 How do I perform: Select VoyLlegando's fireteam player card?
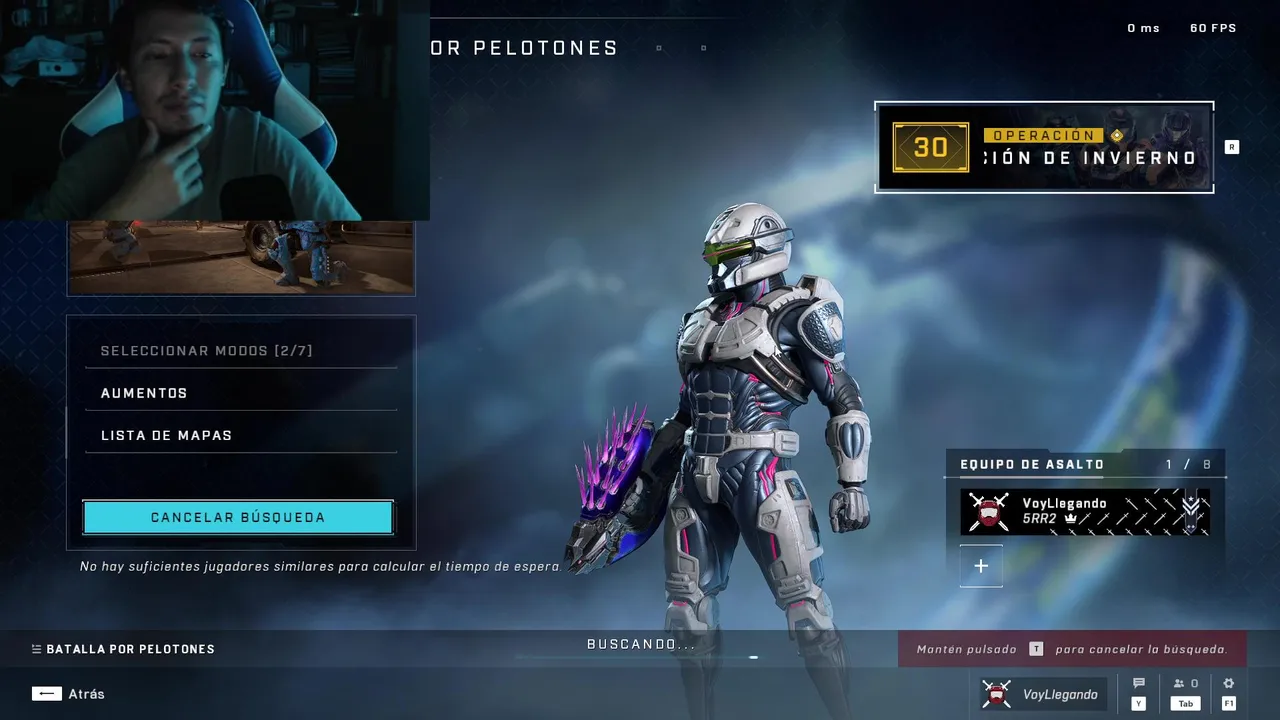pos(1085,512)
